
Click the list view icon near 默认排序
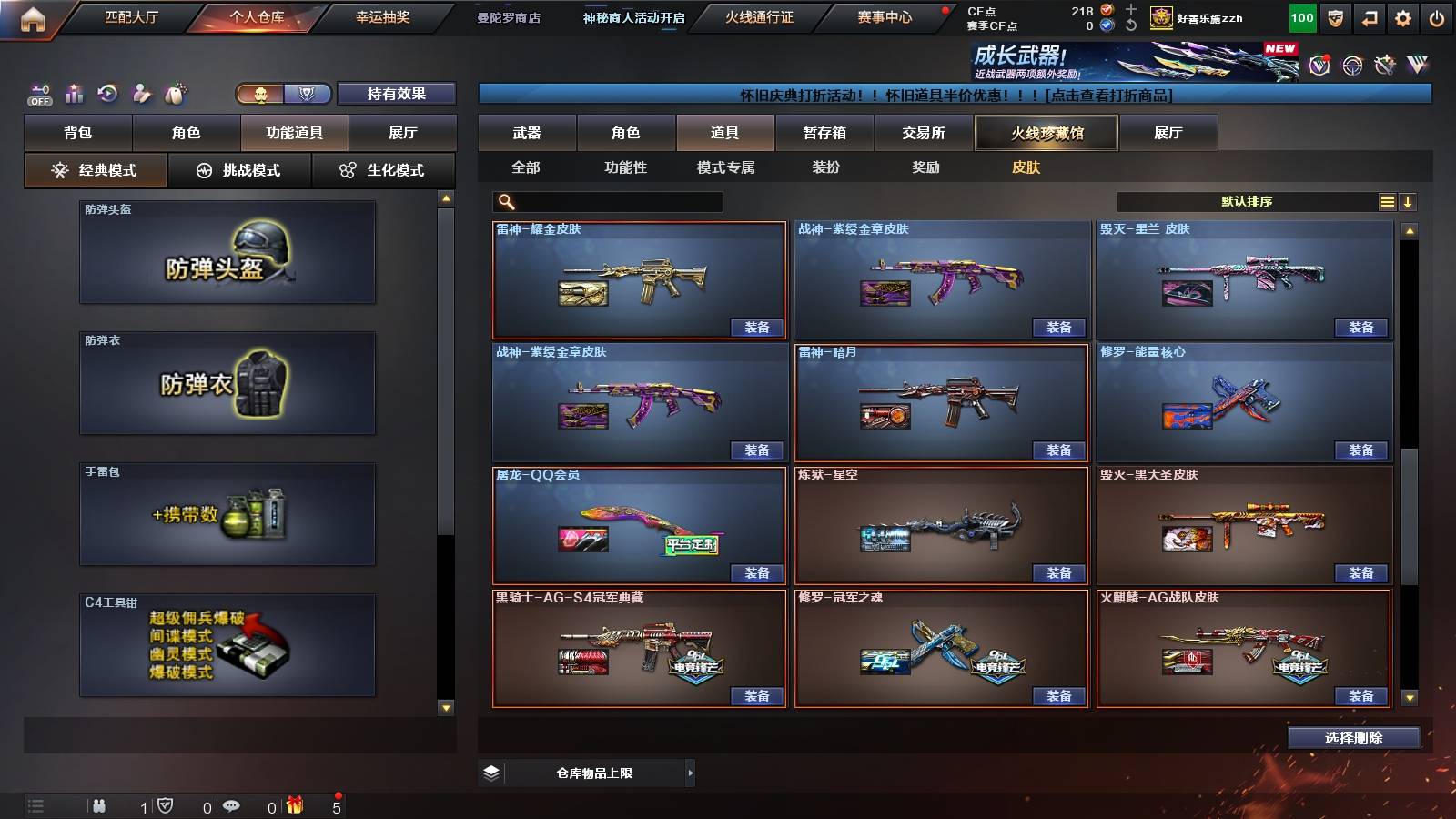pyautogui.click(x=1387, y=201)
